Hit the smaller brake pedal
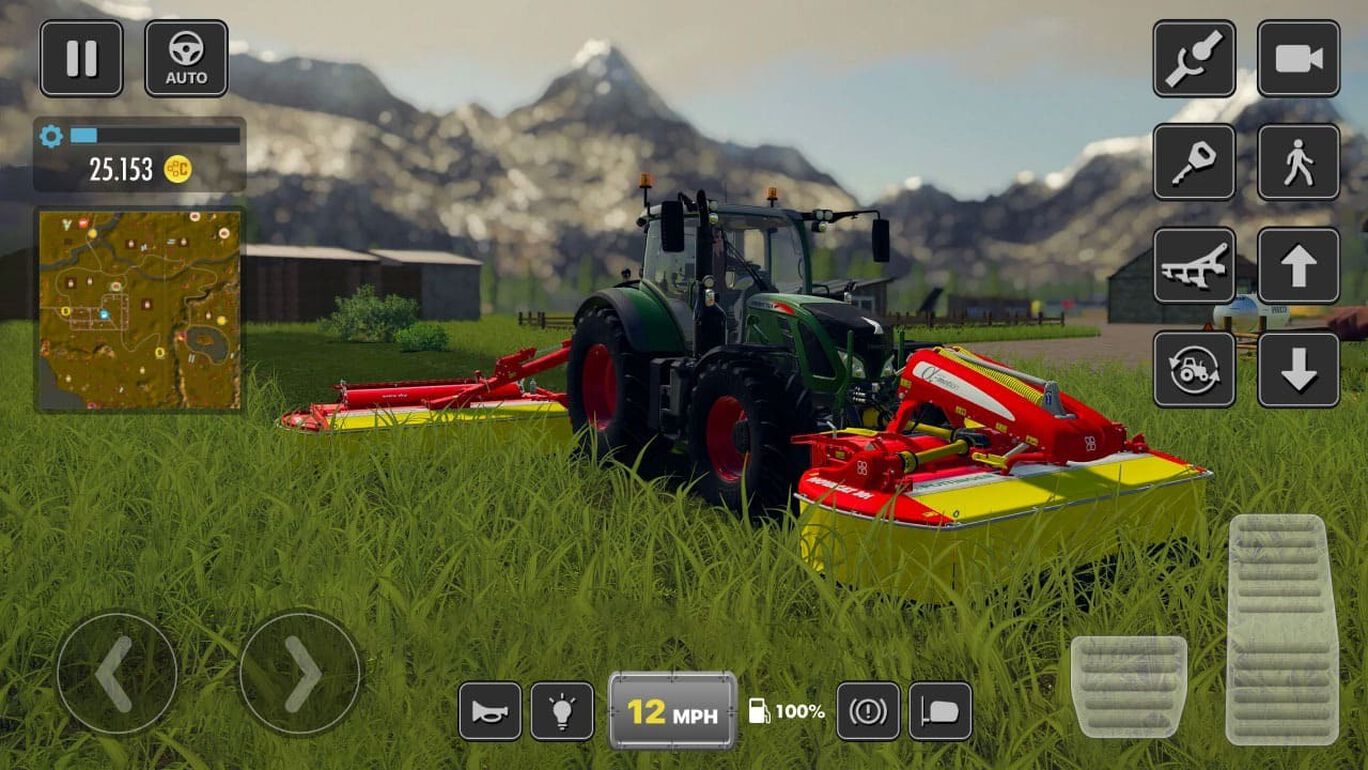The image size is (1368, 770). pos(1129,686)
